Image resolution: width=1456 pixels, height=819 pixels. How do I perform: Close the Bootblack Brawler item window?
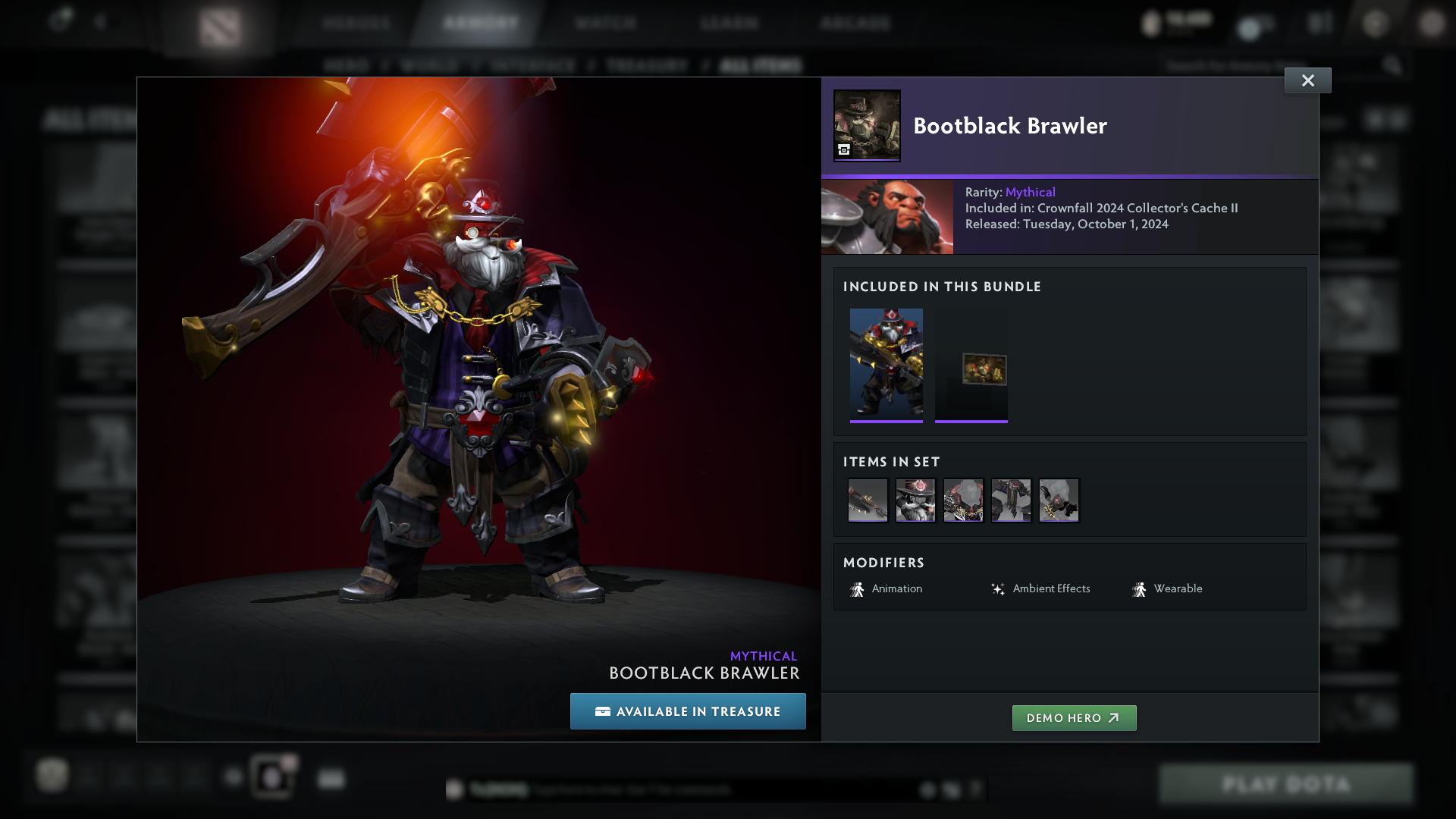[x=1307, y=80]
